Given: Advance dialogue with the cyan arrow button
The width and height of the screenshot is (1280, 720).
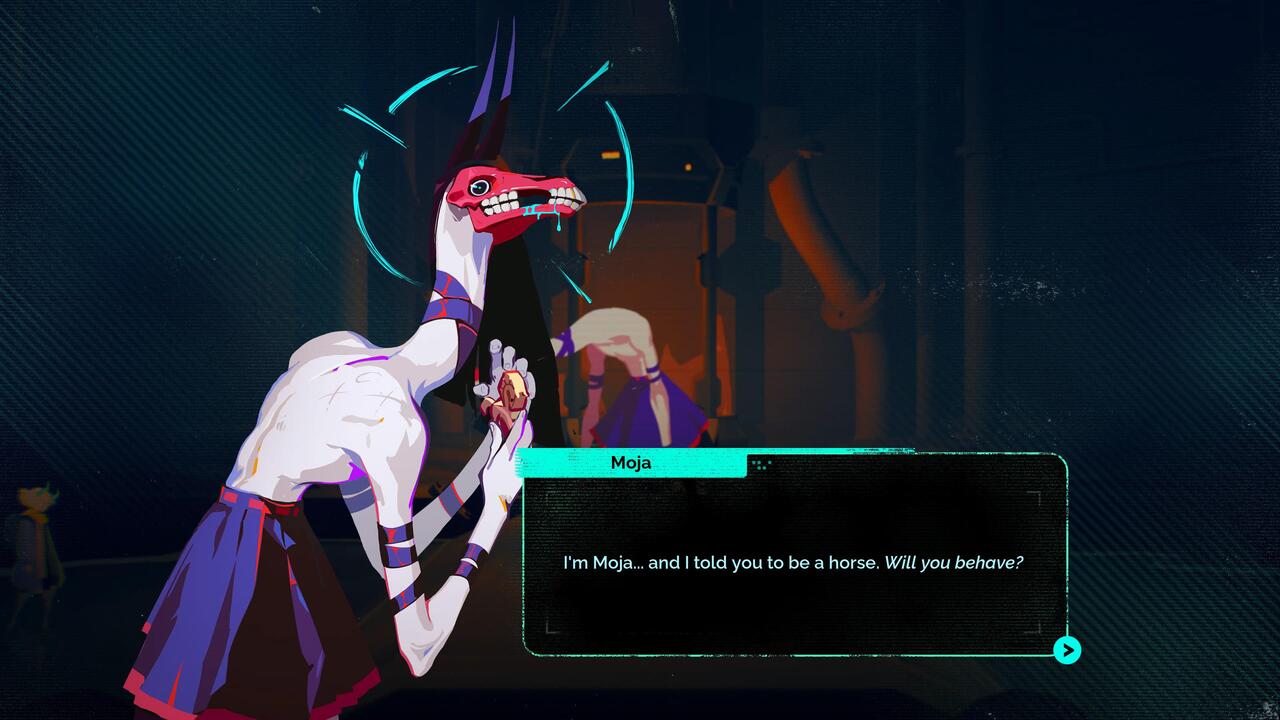Looking at the screenshot, I should [x=1067, y=650].
